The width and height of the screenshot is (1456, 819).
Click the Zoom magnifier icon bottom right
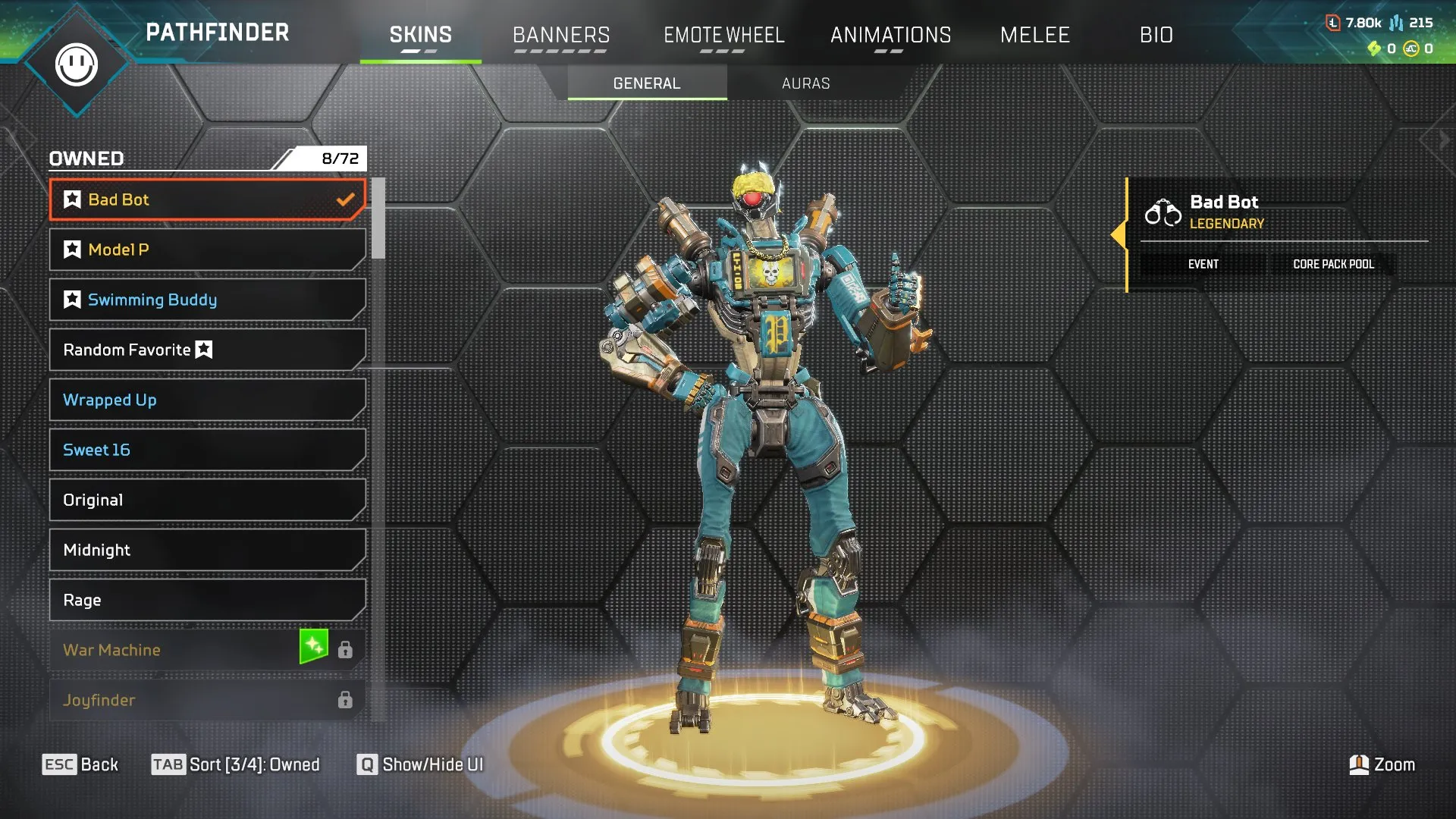click(1358, 764)
